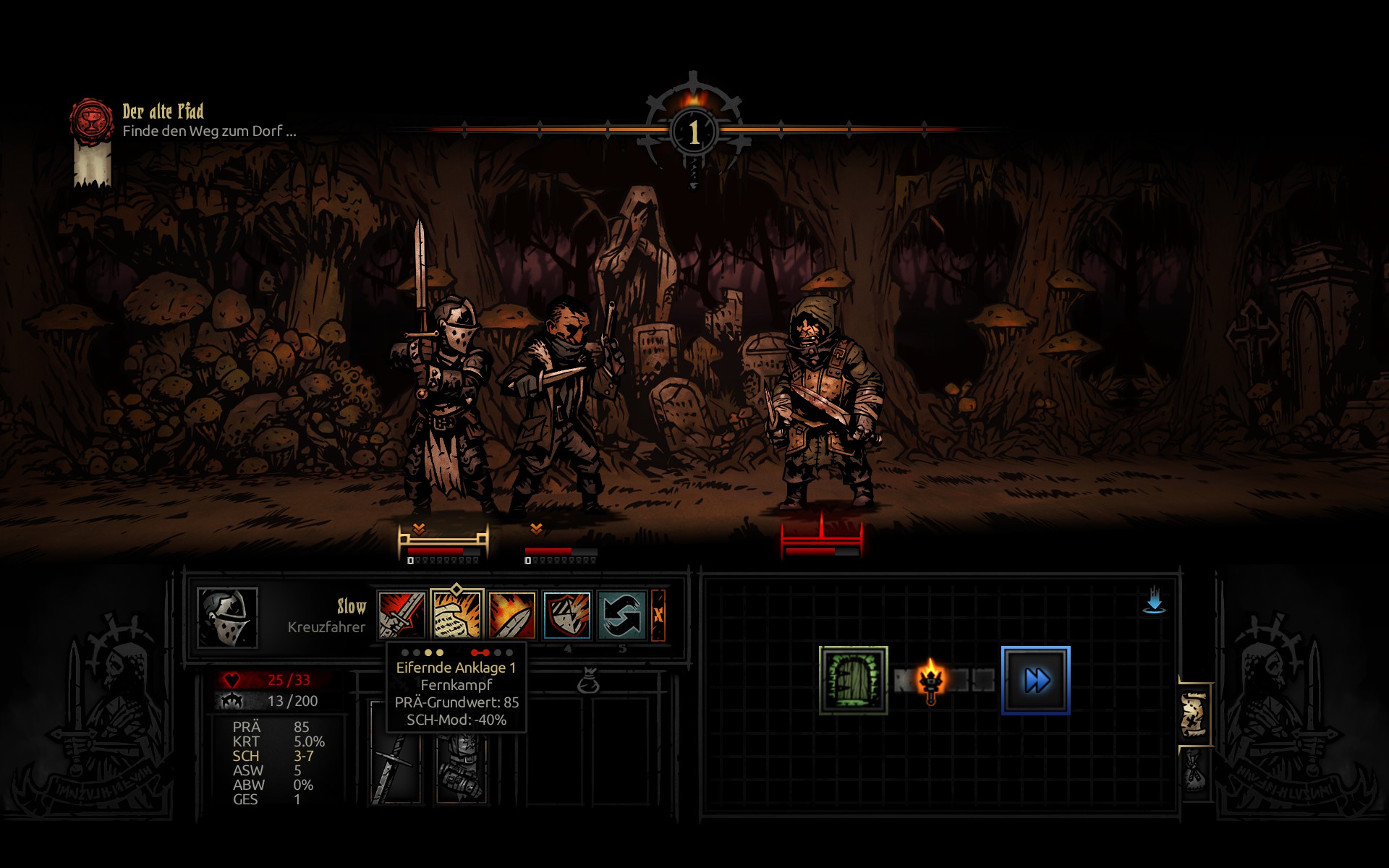
Task: Click the torch light level indicator at top
Action: pyautogui.click(x=694, y=130)
